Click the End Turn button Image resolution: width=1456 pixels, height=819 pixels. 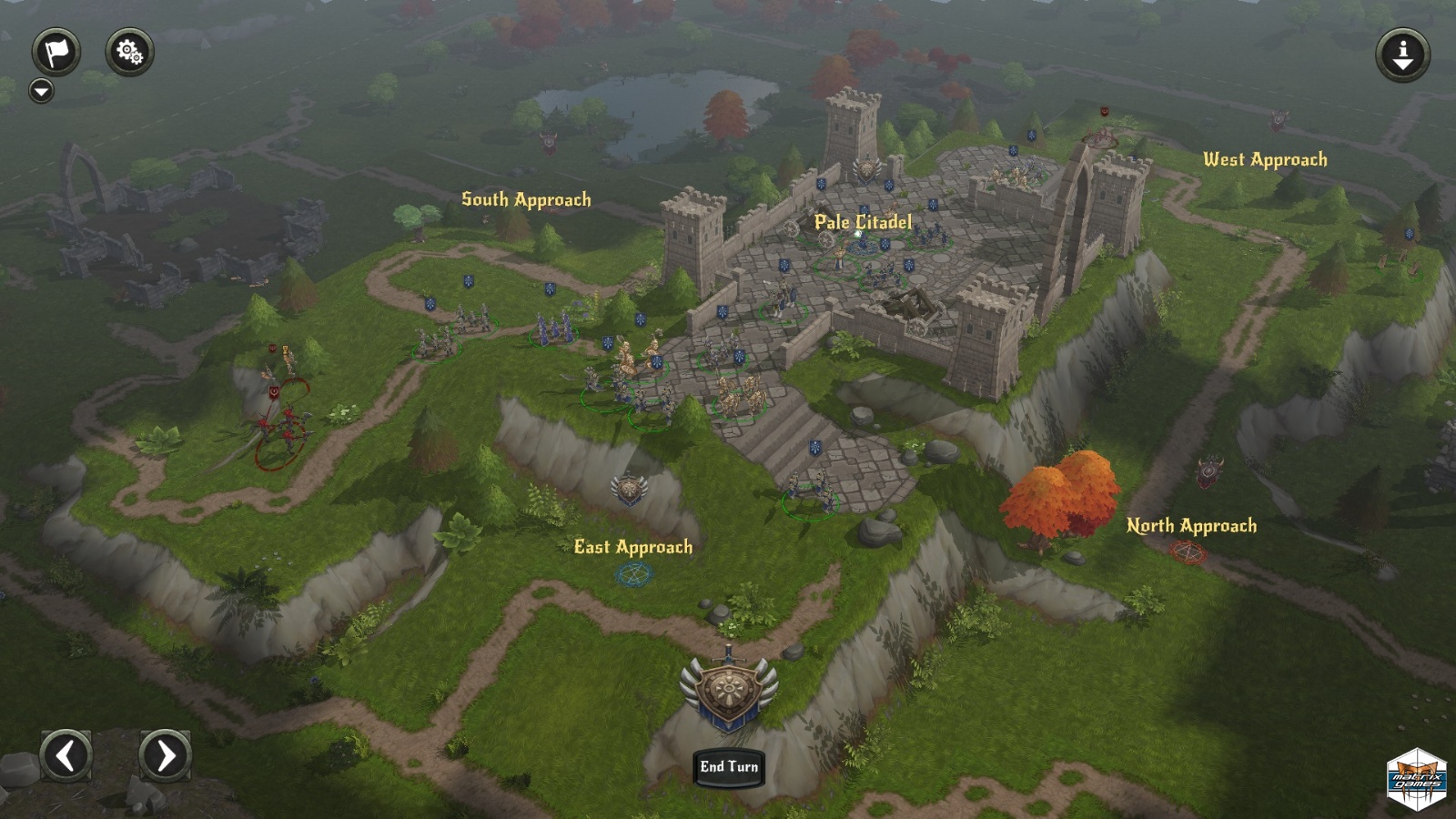(x=729, y=767)
